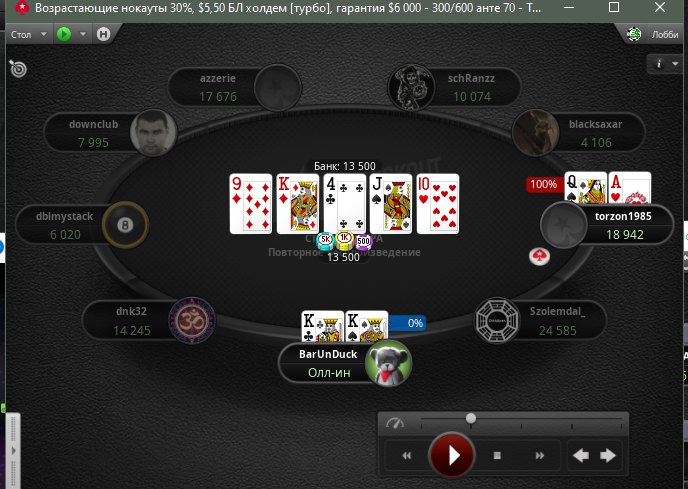Fast-forward the replay with double right arrows
This screenshot has width=688, height=489.
pyautogui.click(x=540, y=456)
